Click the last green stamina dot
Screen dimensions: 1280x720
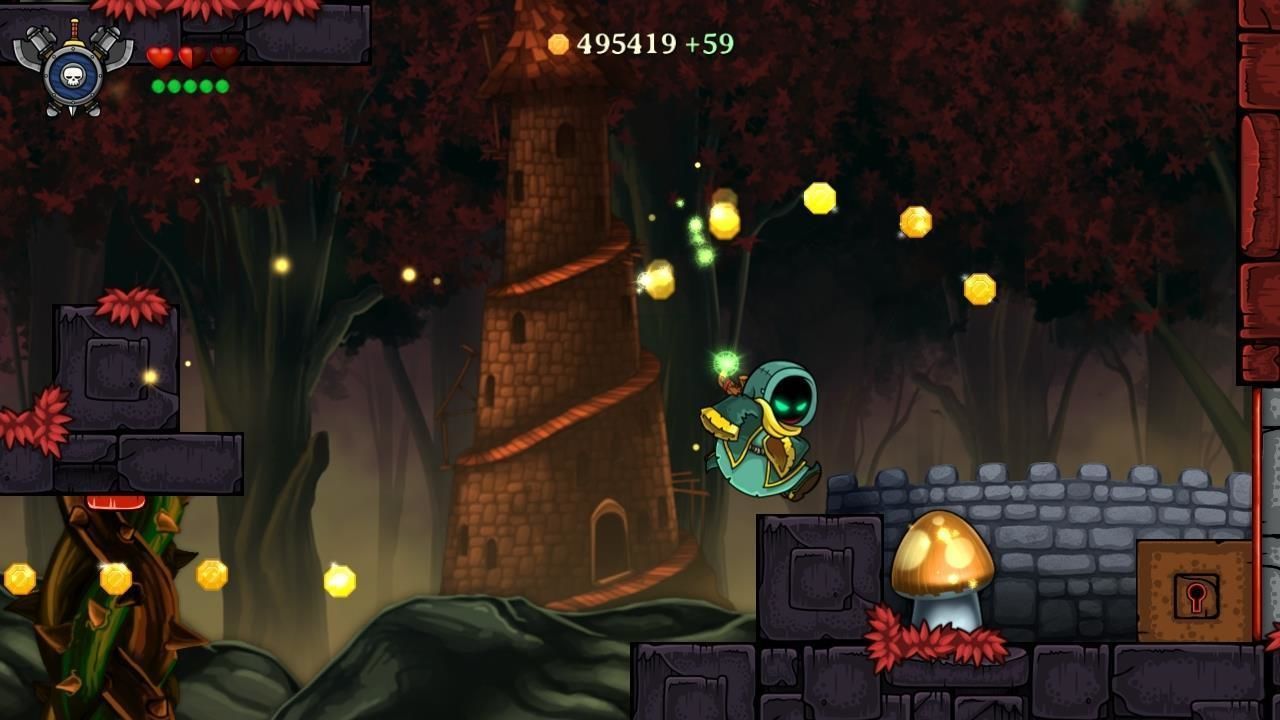221,86
